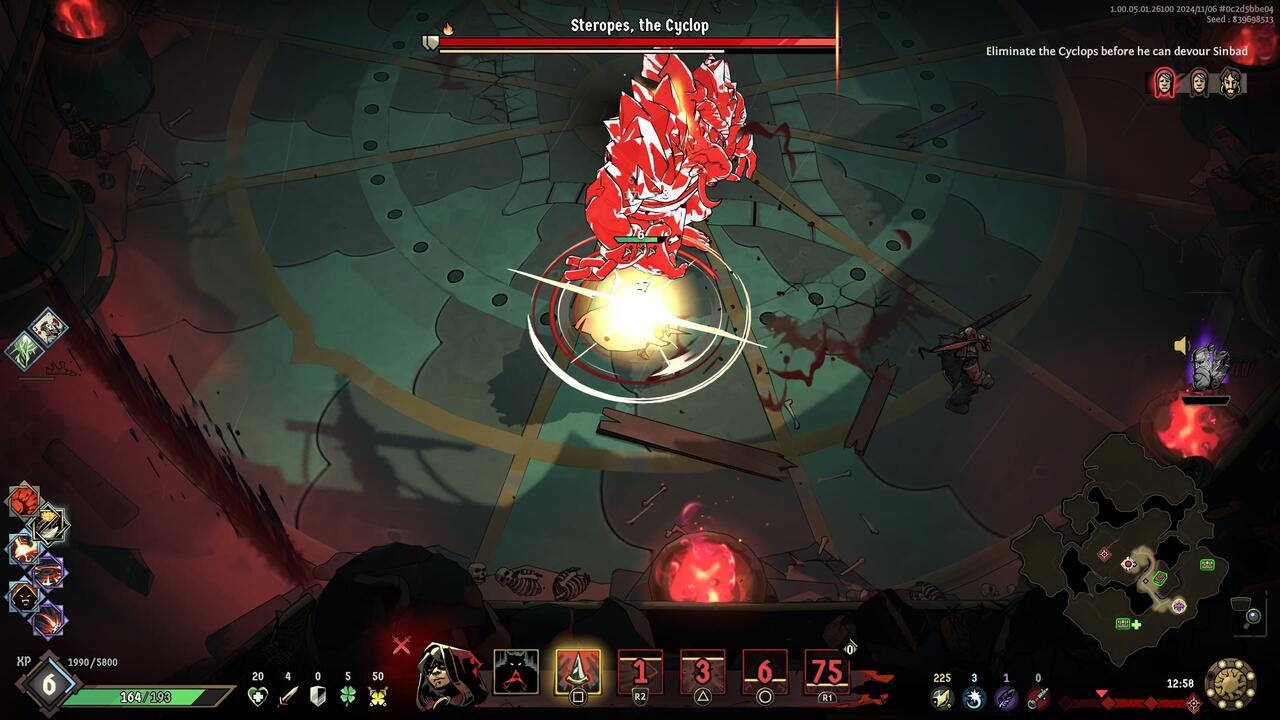Select the ability slot showing cooldown 3
The width and height of the screenshot is (1280, 720).
[x=702, y=672]
